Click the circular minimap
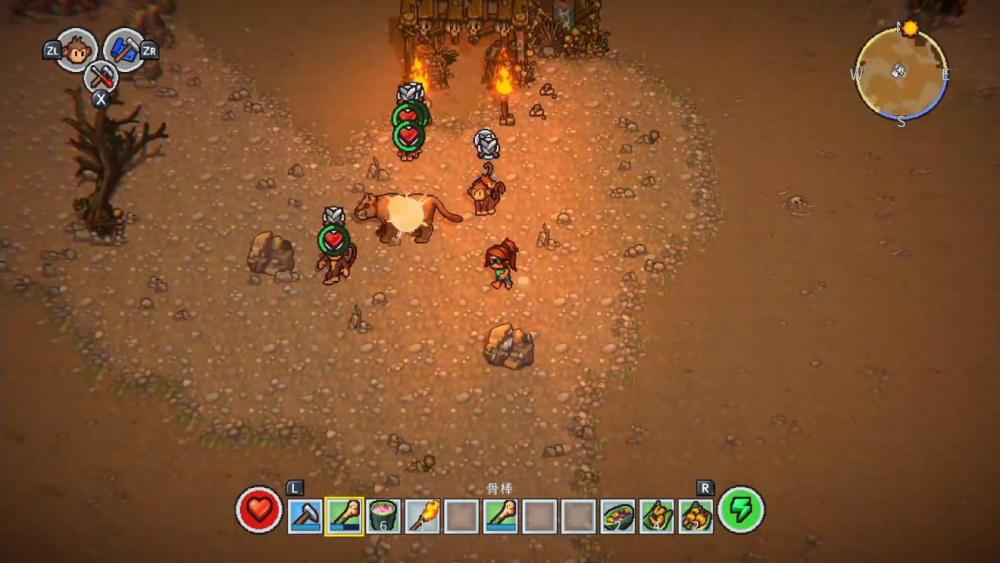Image resolution: width=1000 pixels, height=563 pixels. (x=900, y=72)
